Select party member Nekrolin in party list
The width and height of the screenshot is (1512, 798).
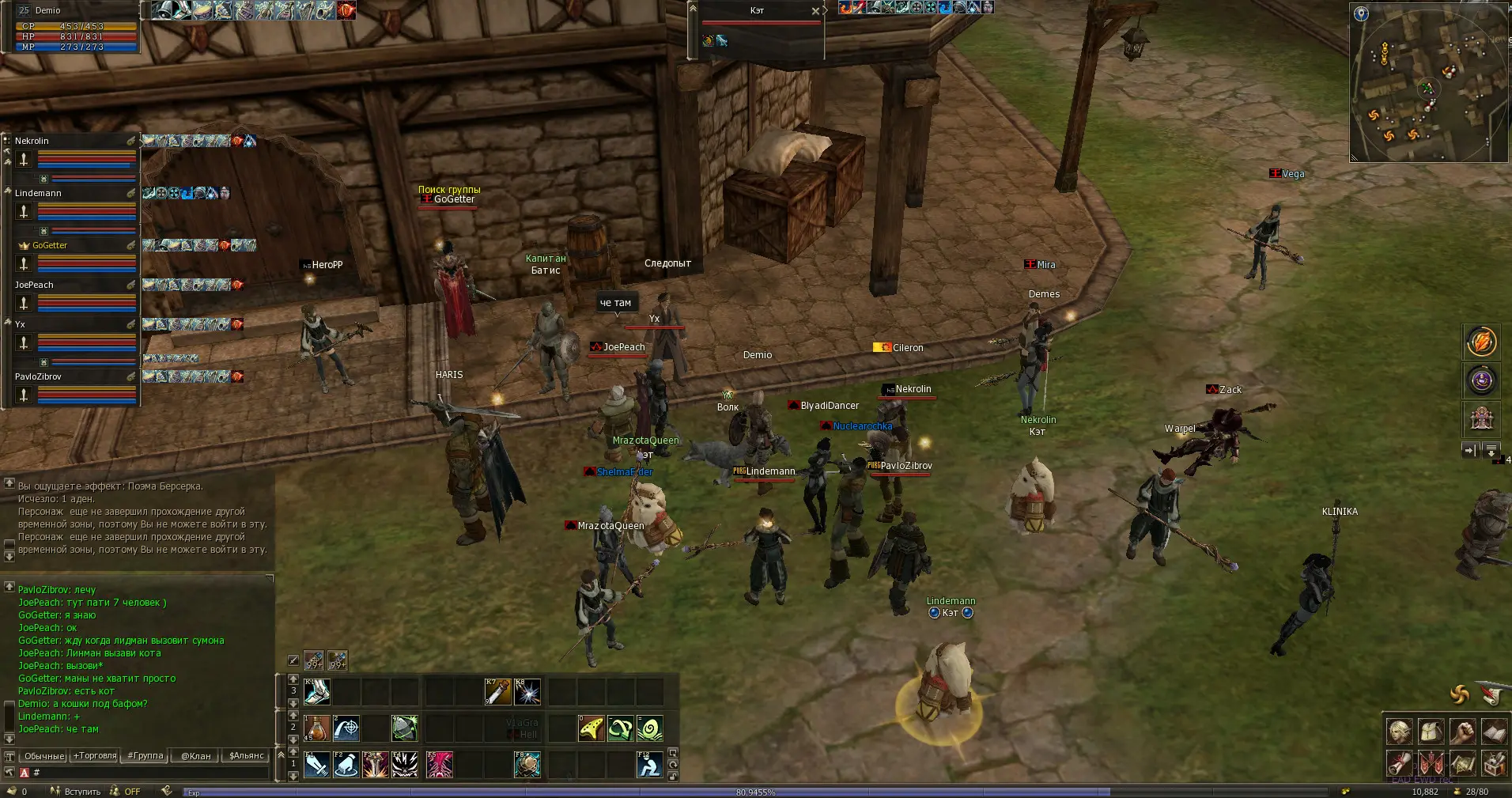75,141
